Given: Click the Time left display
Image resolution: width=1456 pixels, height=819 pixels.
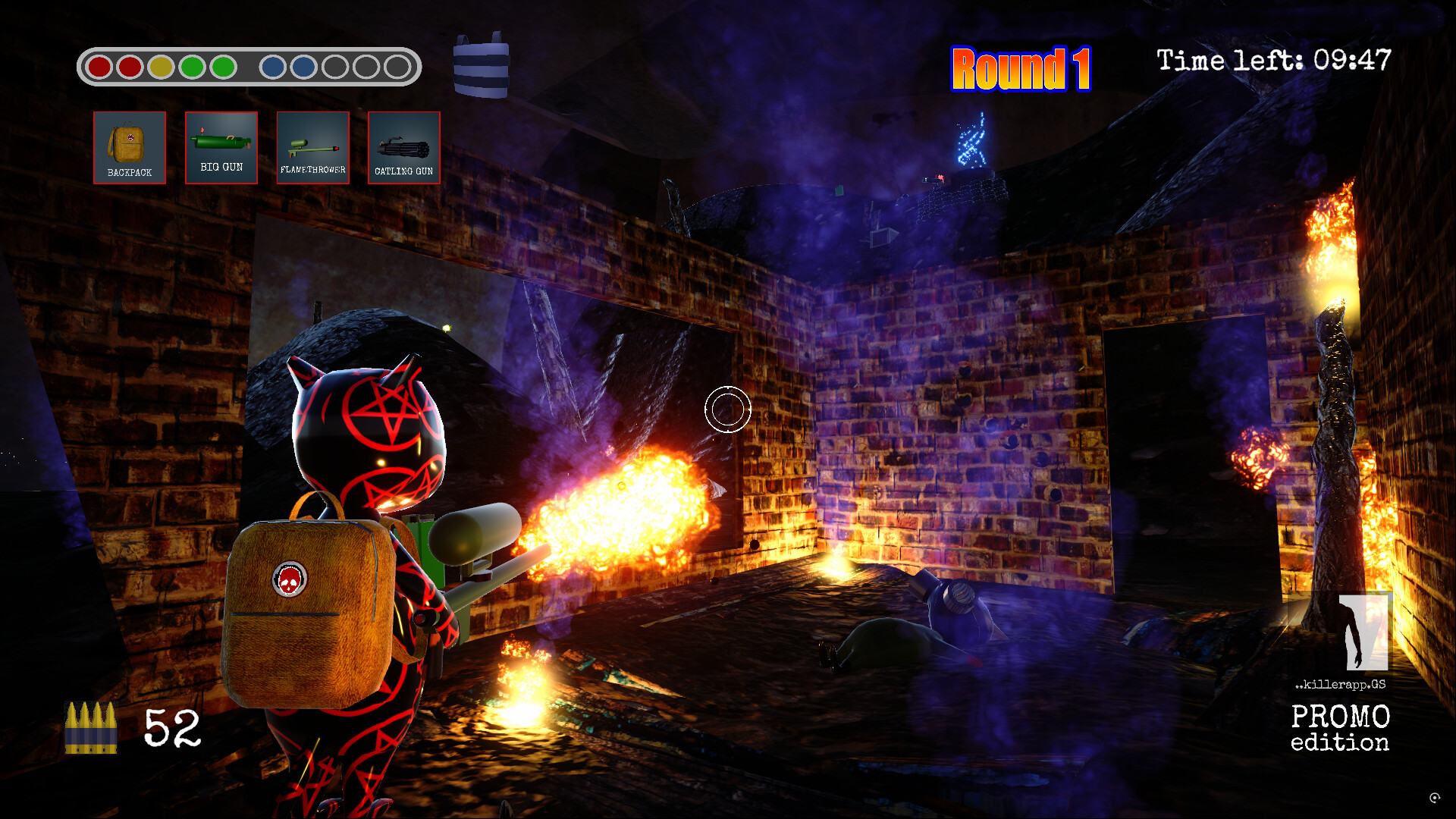Looking at the screenshot, I should coord(1271,61).
